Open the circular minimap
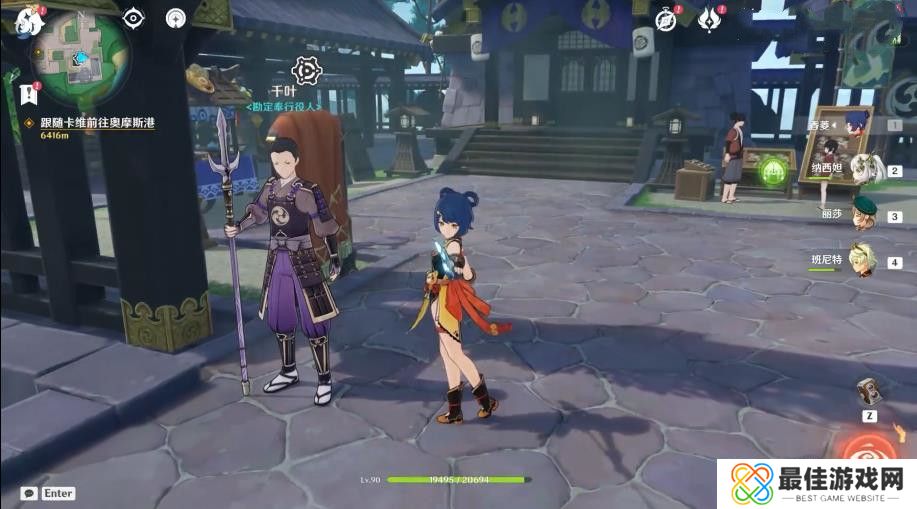 (78, 55)
